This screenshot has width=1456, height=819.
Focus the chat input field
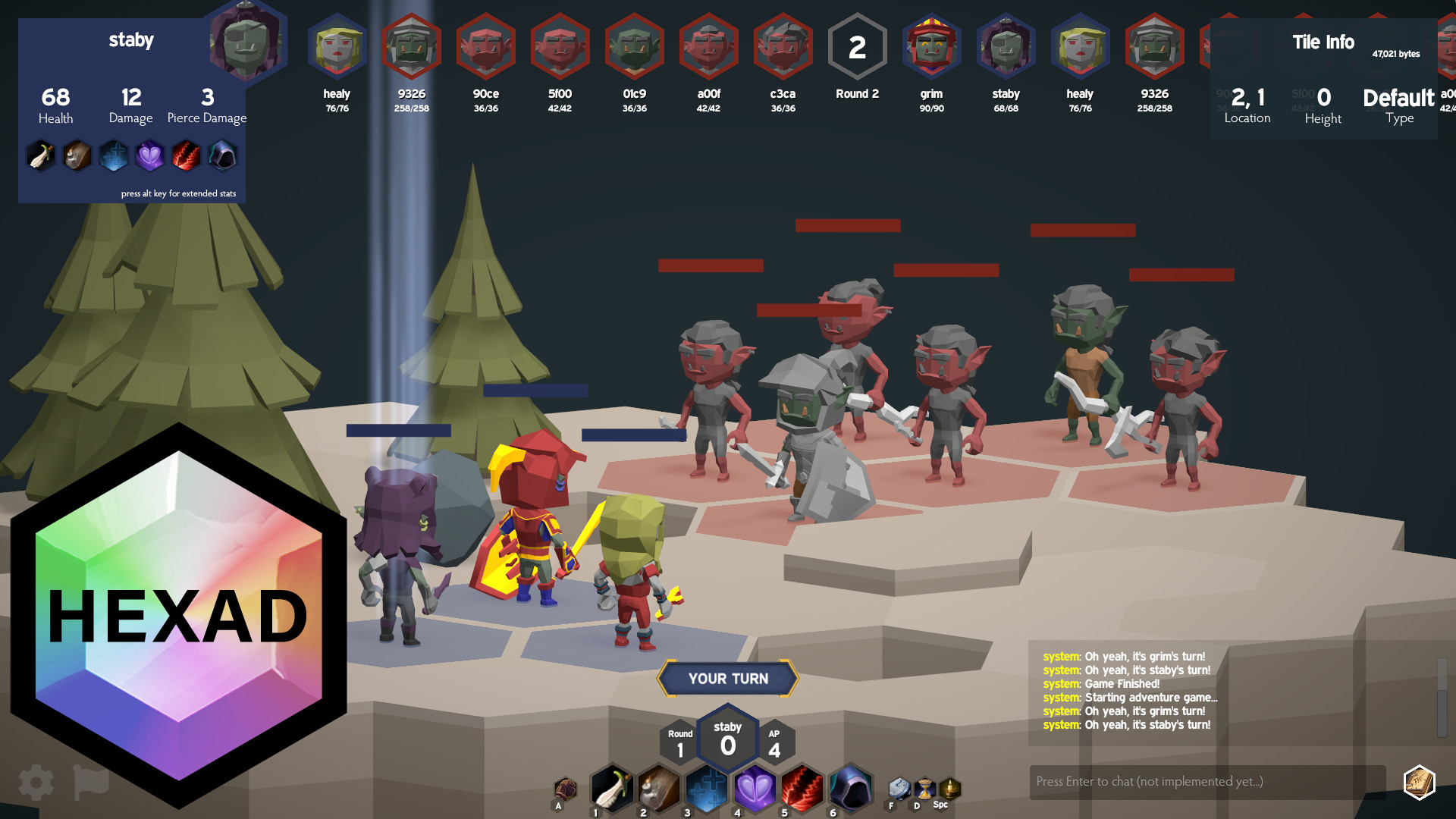click(x=1207, y=782)
